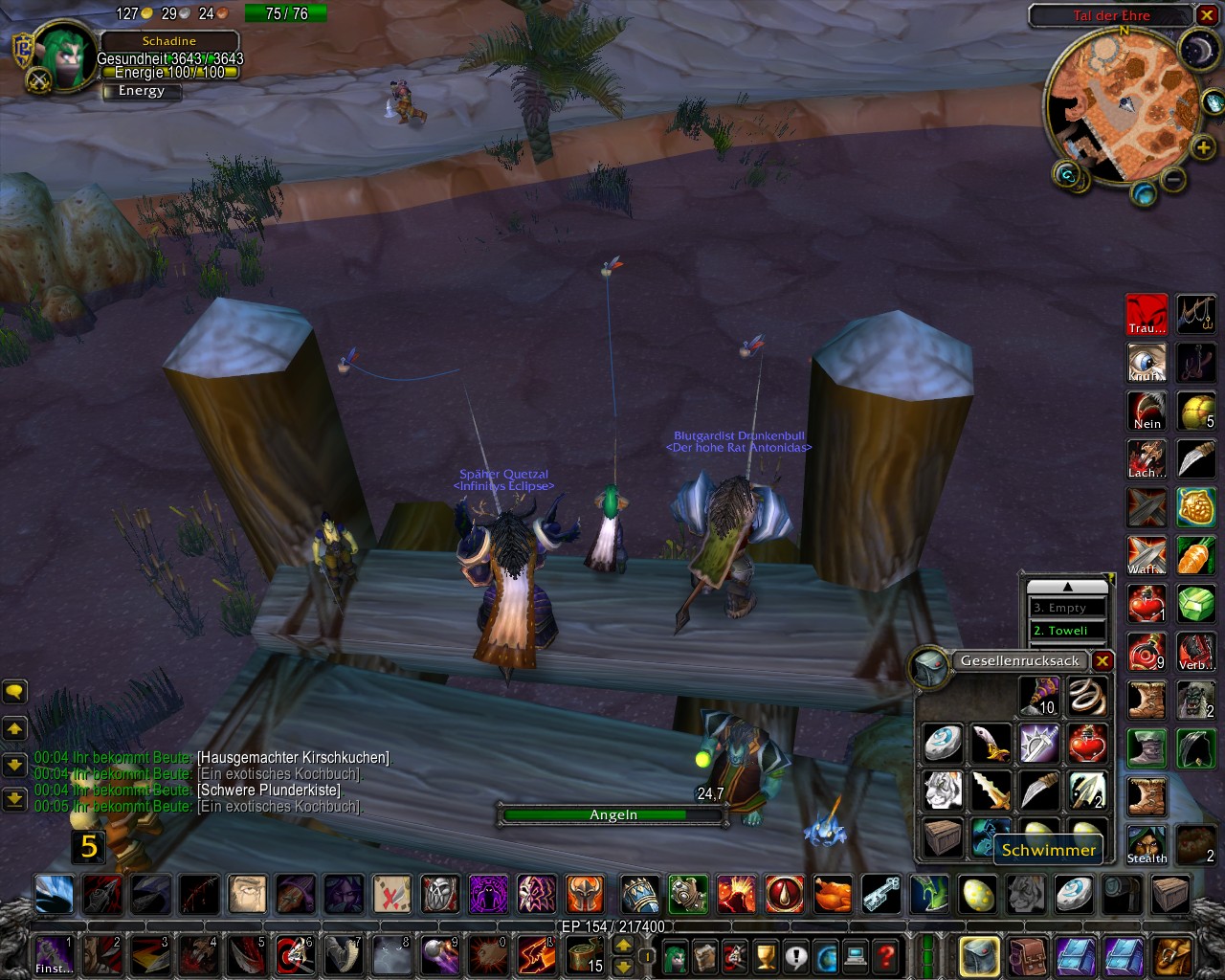
Task: Click the Angeln fishing progress bar
Action: point(611,814)
